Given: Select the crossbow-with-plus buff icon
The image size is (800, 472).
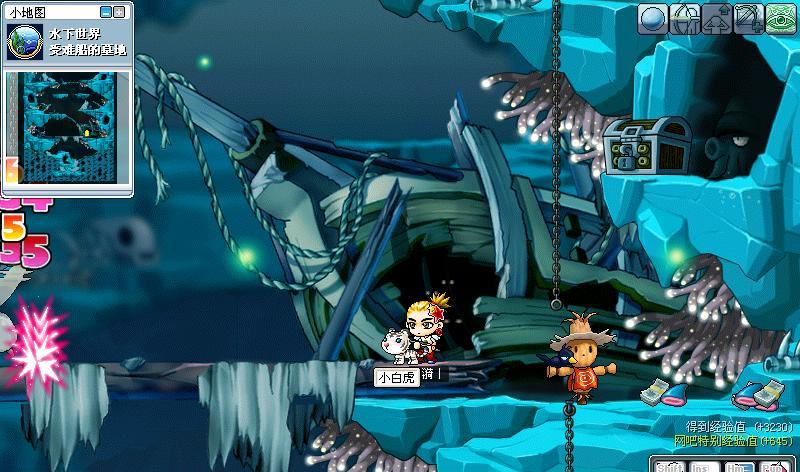Looking at the screenshot, I should point(749,18).
